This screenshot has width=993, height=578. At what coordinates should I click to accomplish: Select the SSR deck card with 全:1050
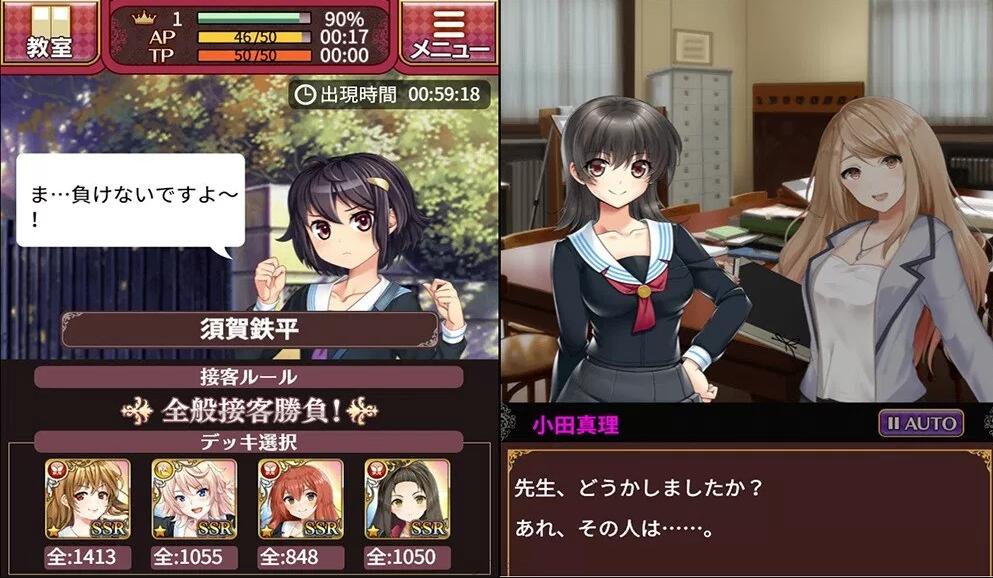click(406, 500)
